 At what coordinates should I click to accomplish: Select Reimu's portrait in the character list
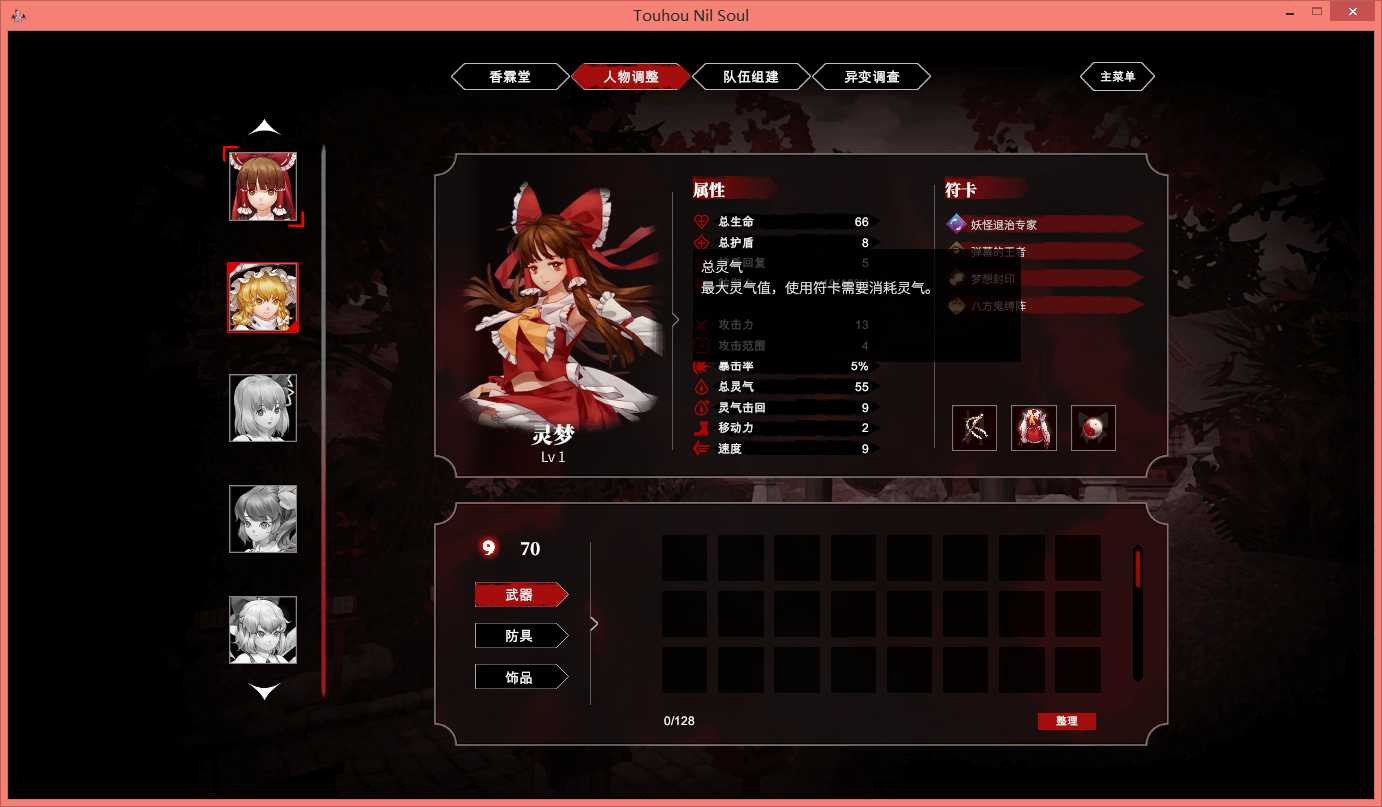(x=263, y=186)
